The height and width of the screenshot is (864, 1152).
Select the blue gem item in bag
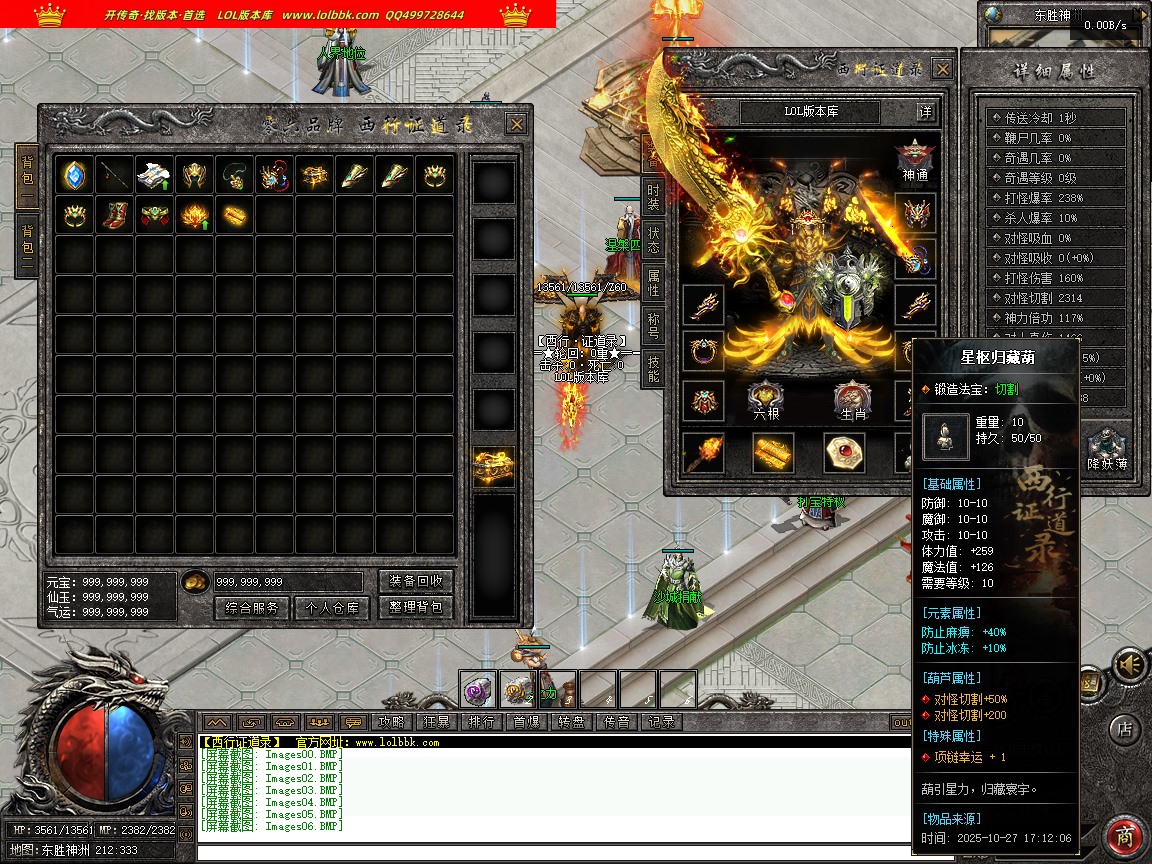point(75,175)
